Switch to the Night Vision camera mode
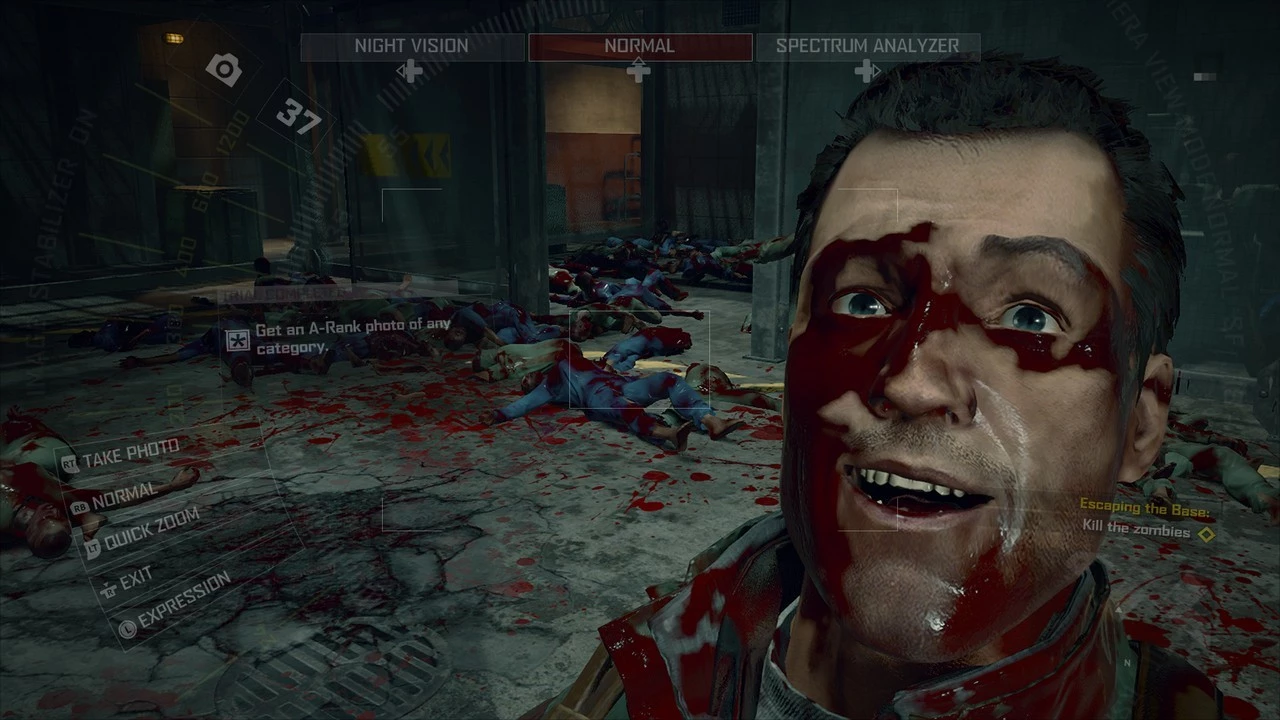This screenshot has height=720, width=1280. 411,46
